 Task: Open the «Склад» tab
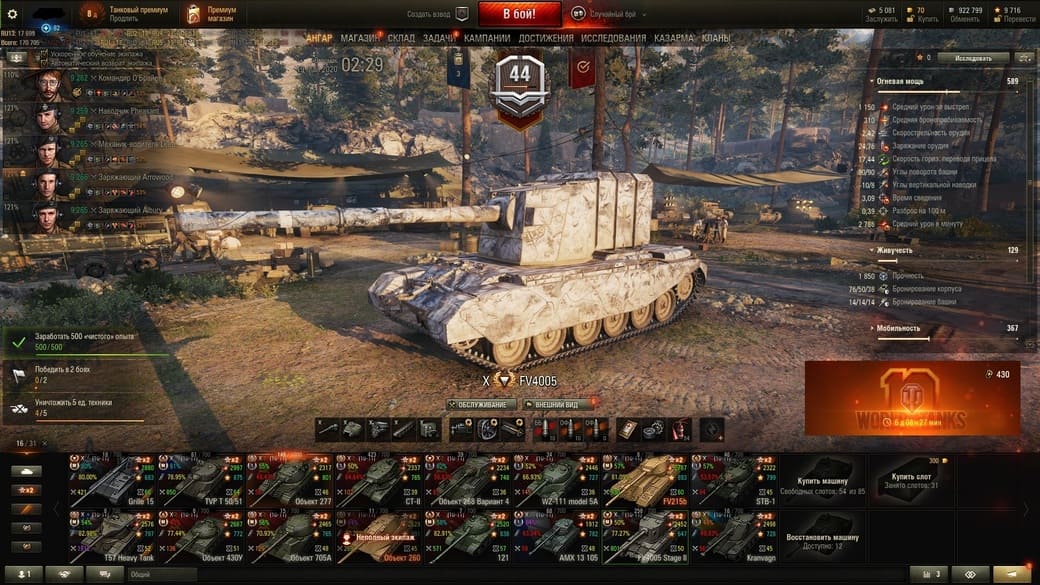click(x=401, y=38)
